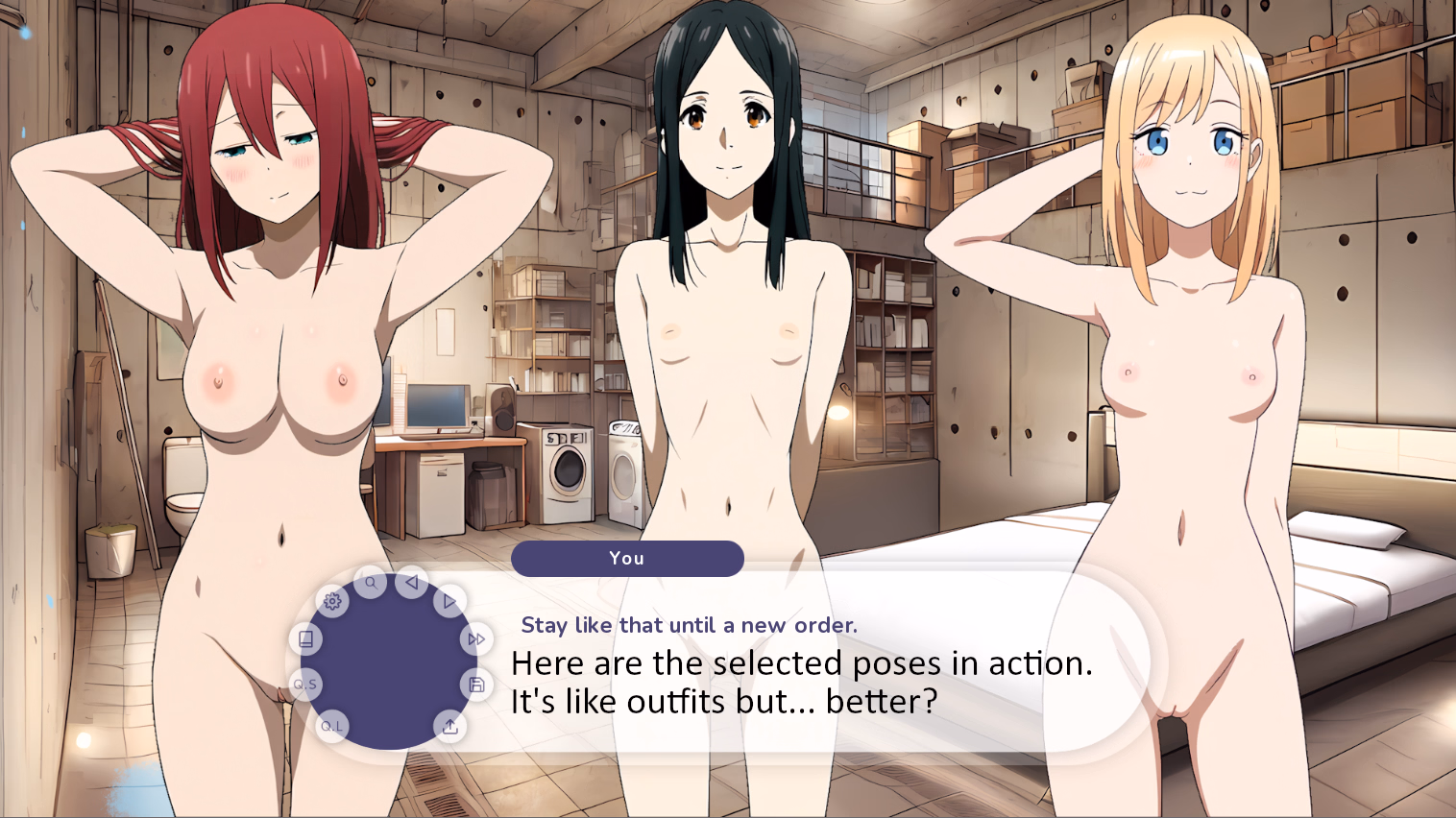1456x818 pixels.
Task: Advance dialogue with the right arrow
Action: point(449,602)
